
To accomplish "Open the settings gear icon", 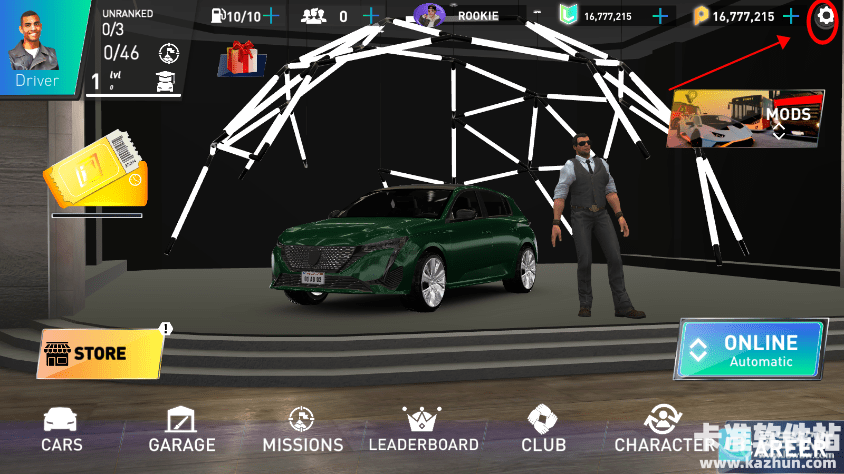I will 824,16.
